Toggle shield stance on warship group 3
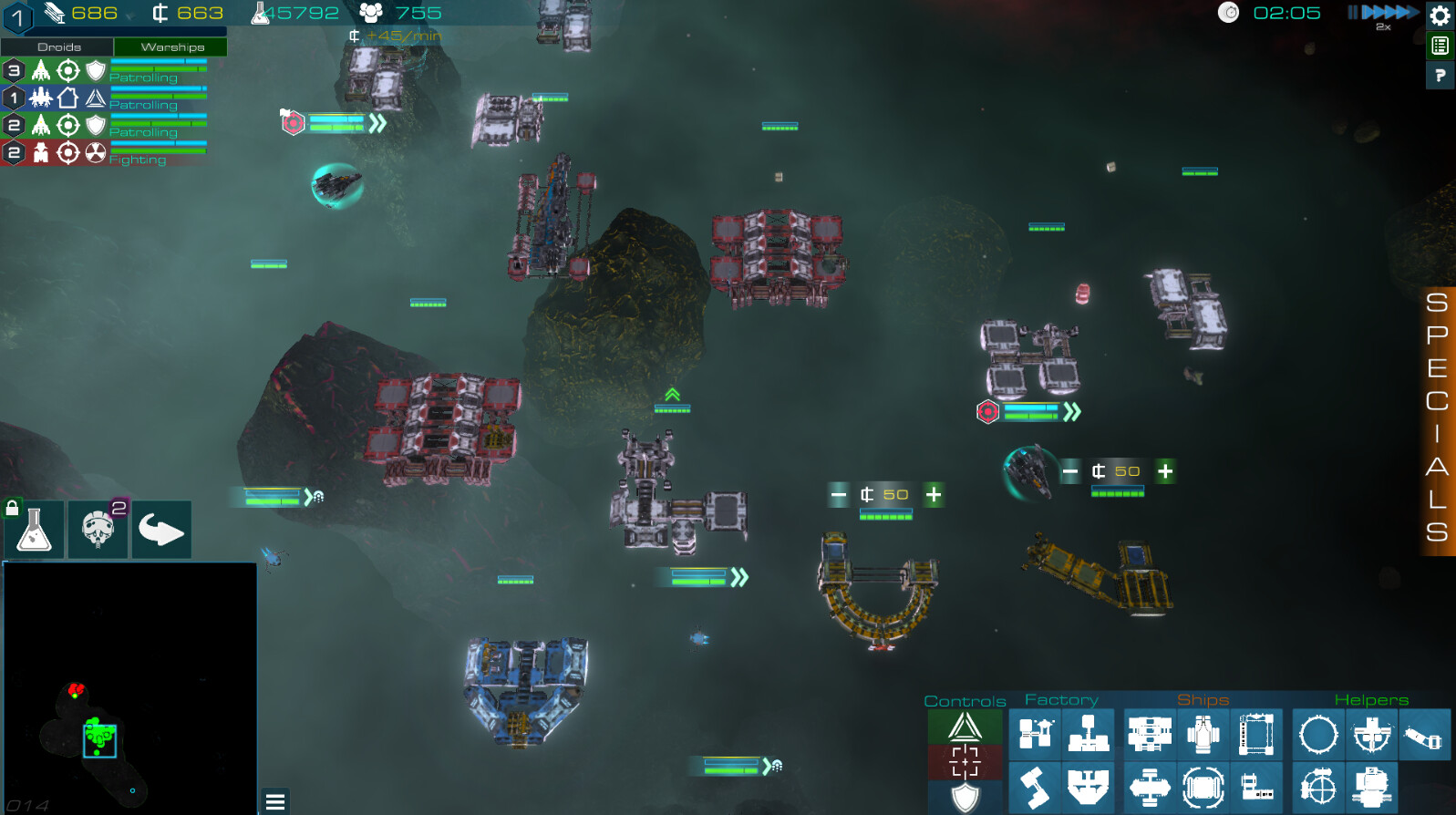The height and width of the screenshot is (815, 1456). tap(96, 70)
